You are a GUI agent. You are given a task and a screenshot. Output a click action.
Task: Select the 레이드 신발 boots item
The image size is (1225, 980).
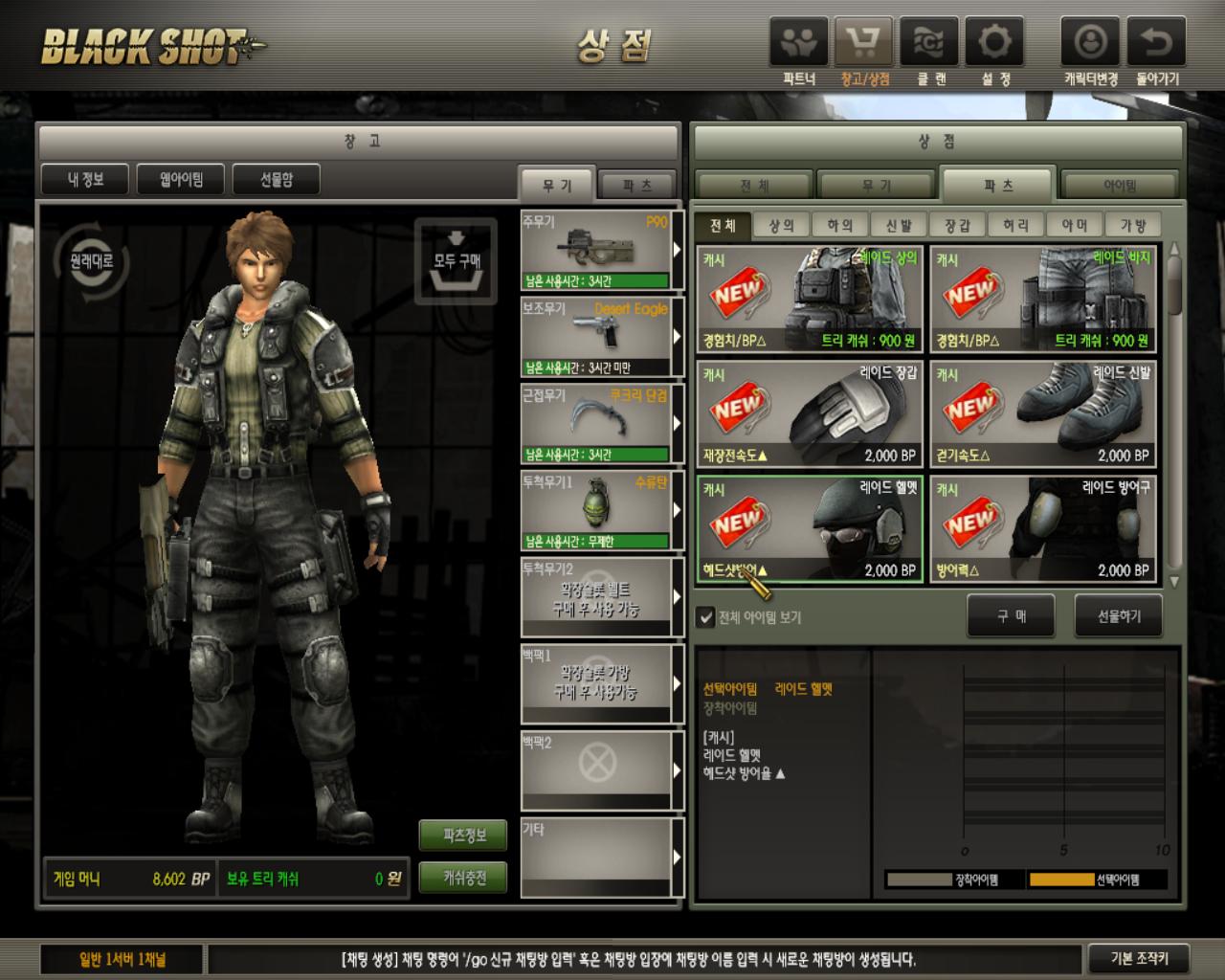[1042, 413]
